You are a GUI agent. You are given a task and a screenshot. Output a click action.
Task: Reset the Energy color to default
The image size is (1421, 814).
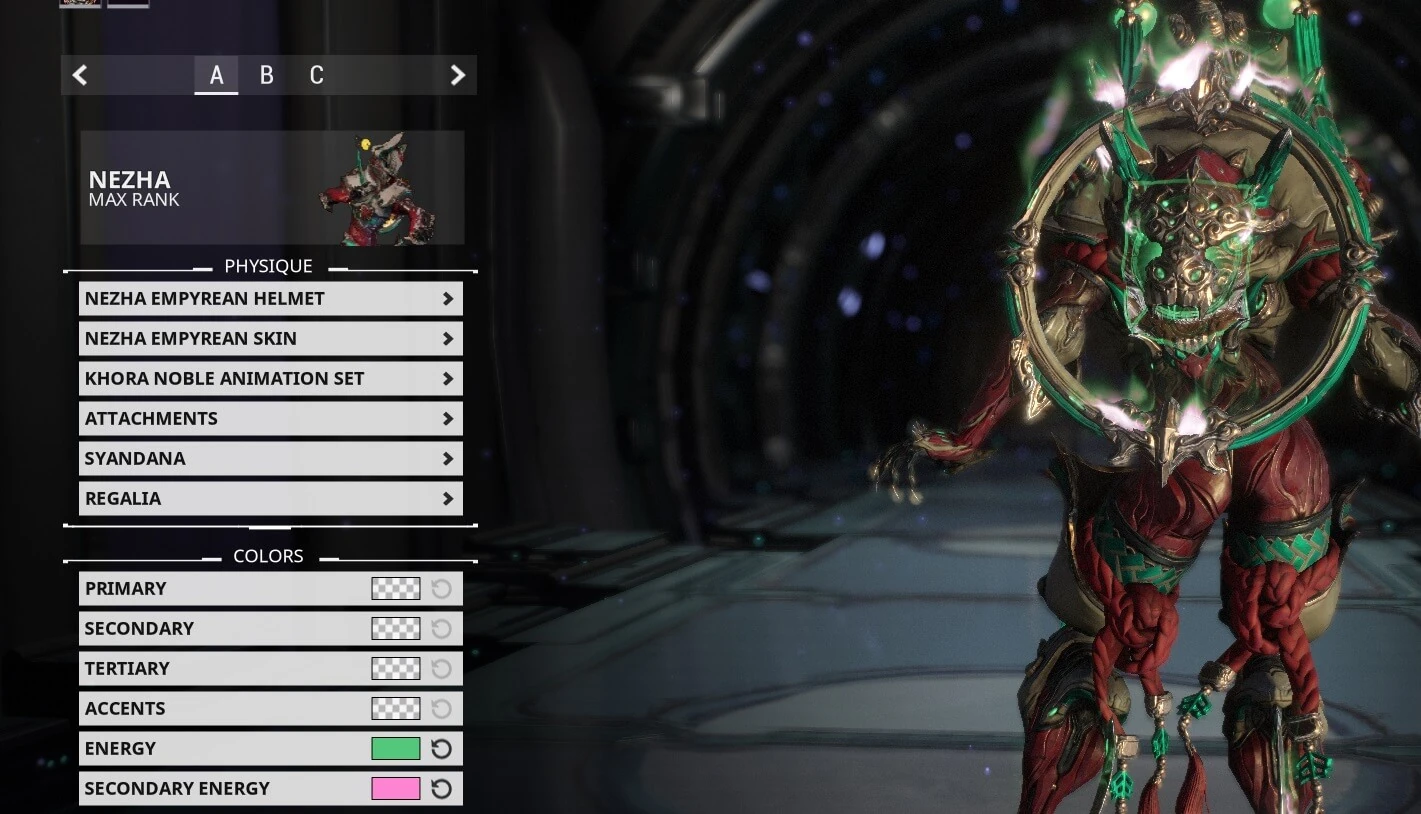441,748
